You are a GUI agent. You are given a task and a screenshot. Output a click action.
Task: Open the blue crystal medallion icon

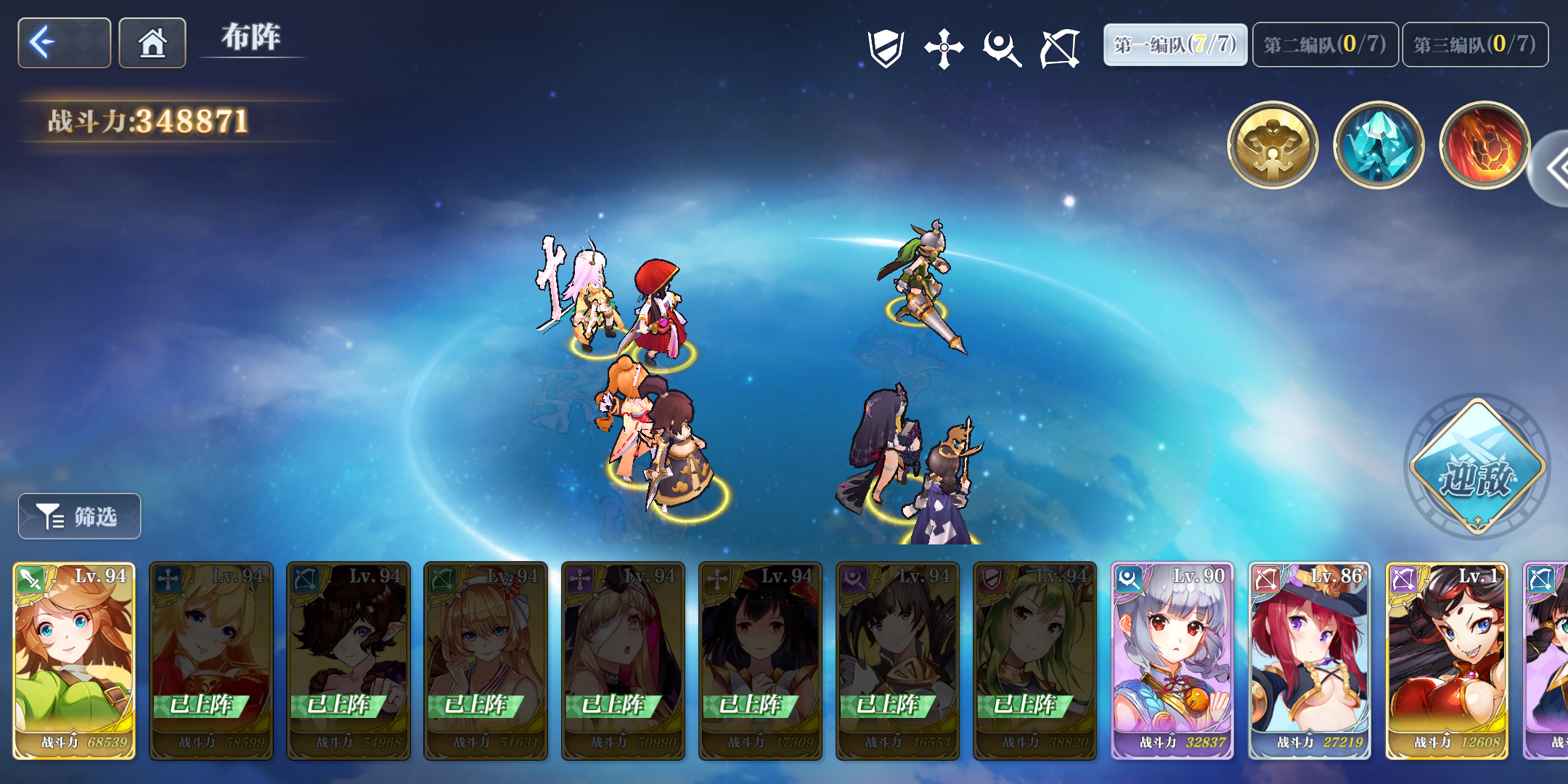coord(1378,145)
